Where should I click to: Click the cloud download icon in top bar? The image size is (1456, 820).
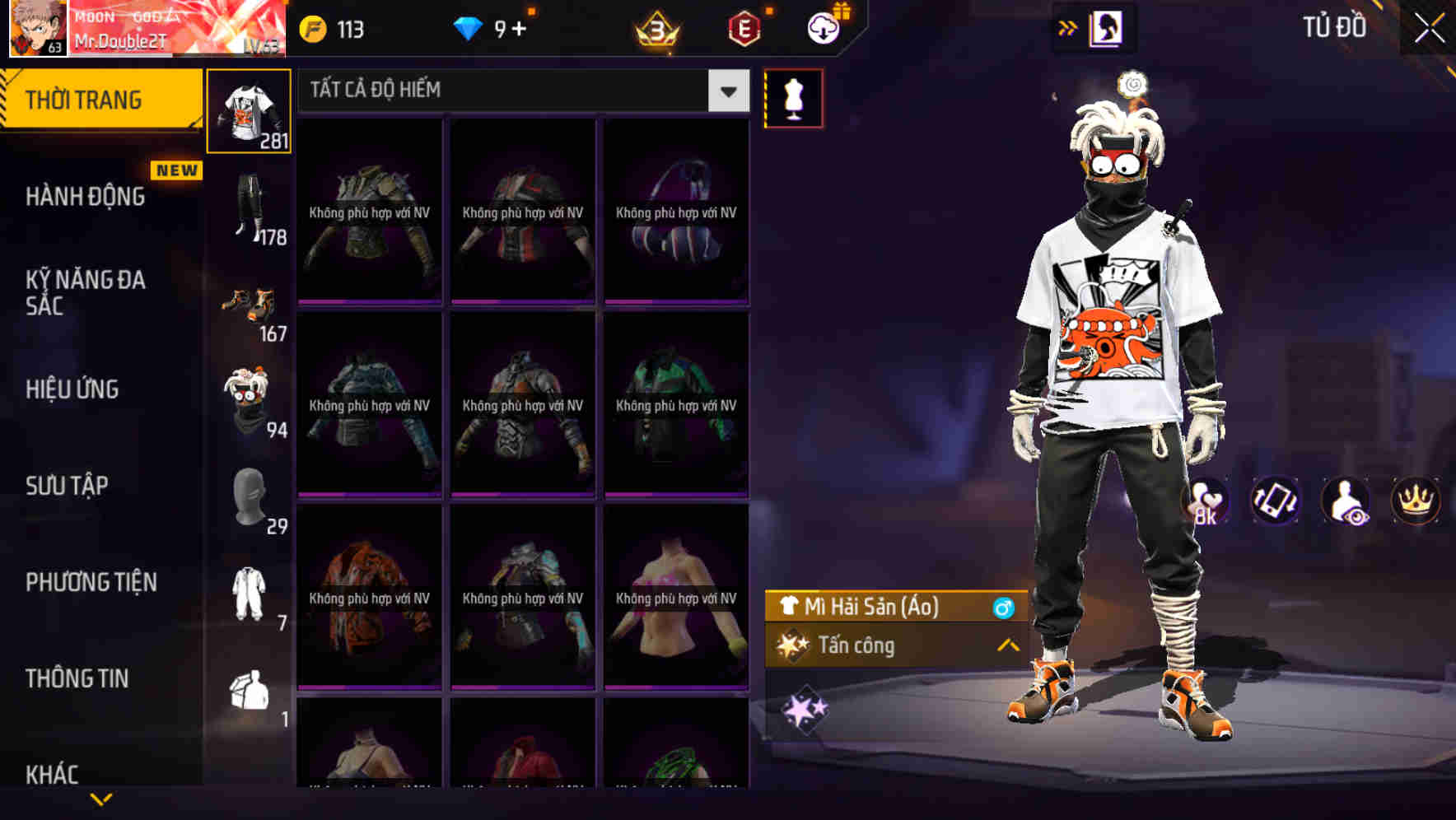coord(823,27)
